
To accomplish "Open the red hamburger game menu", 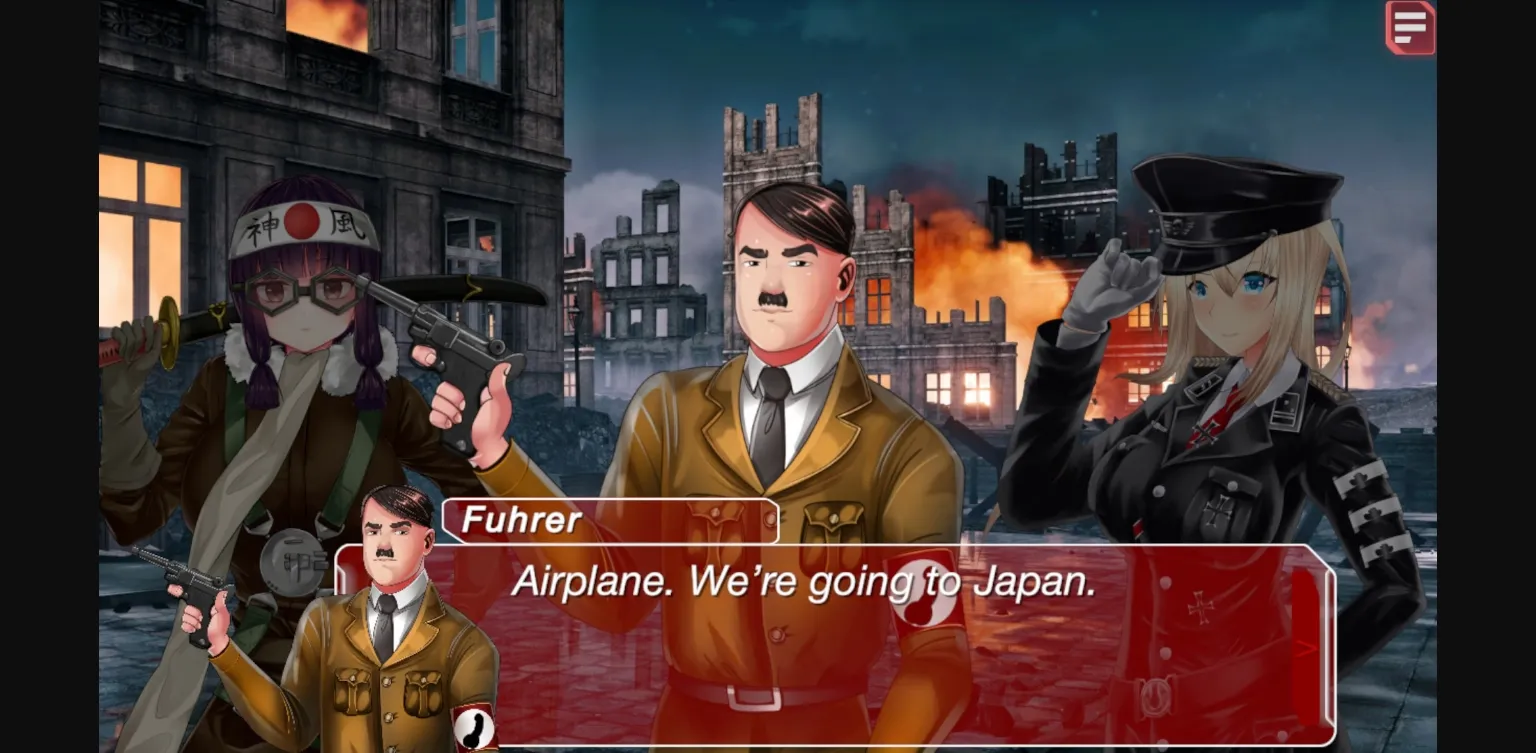I will 1410,27.
